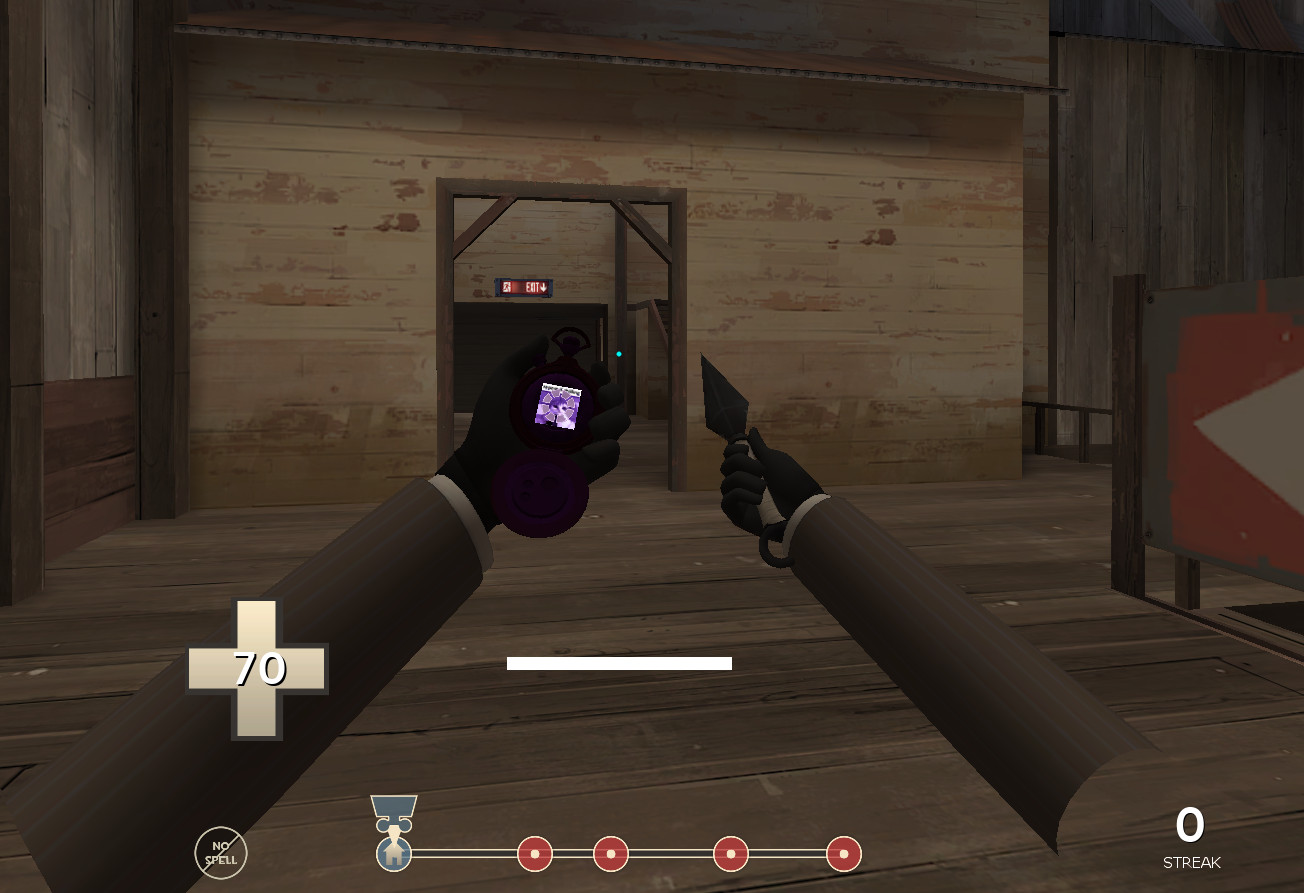
Task: Click the white cloak meter bar
Action: pos(620,663)
